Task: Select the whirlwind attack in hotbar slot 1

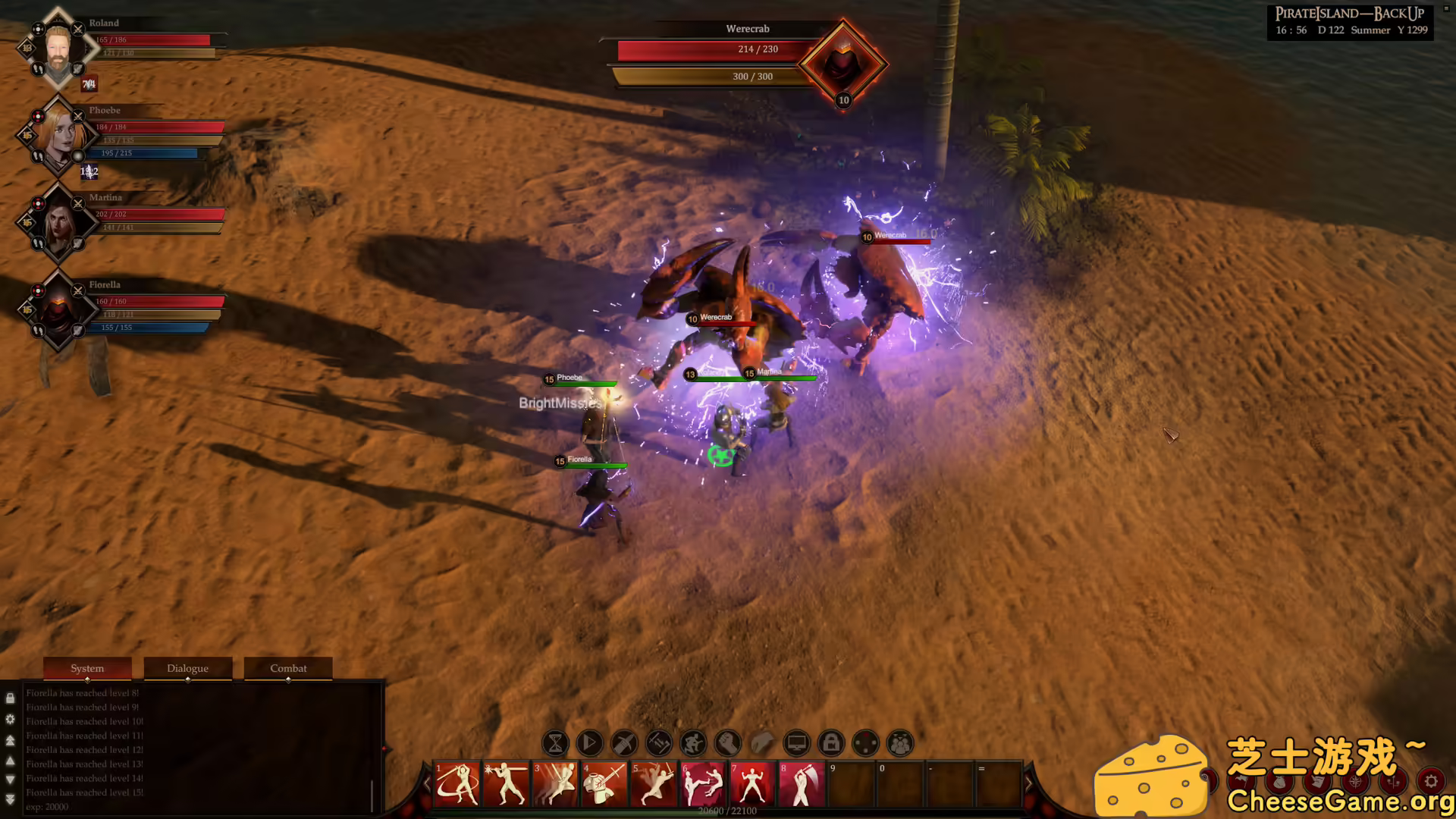Action: coord(459,785)
